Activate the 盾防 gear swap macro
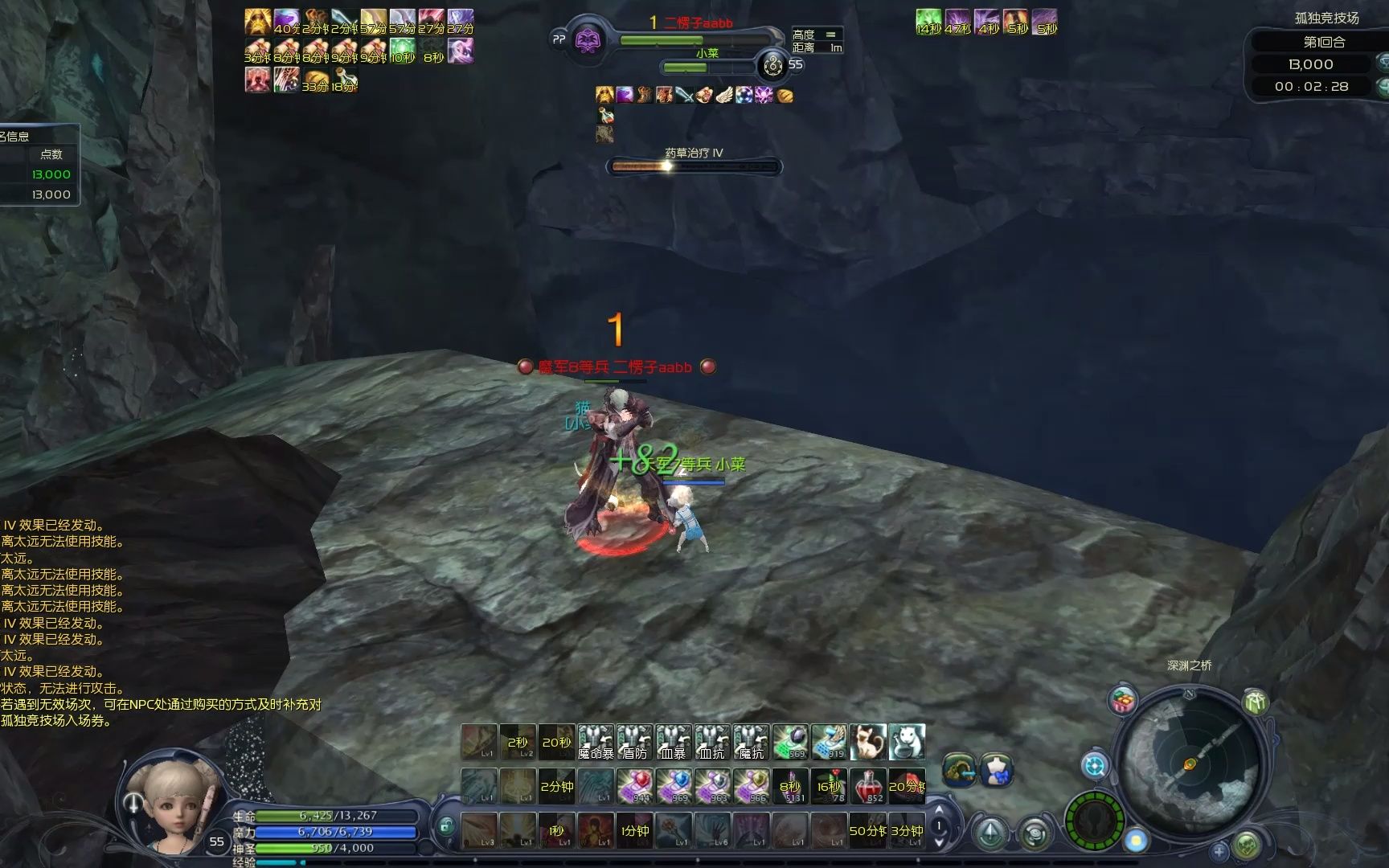The width and height of the screenshot is (1389, 868). [x=635, y=742]
